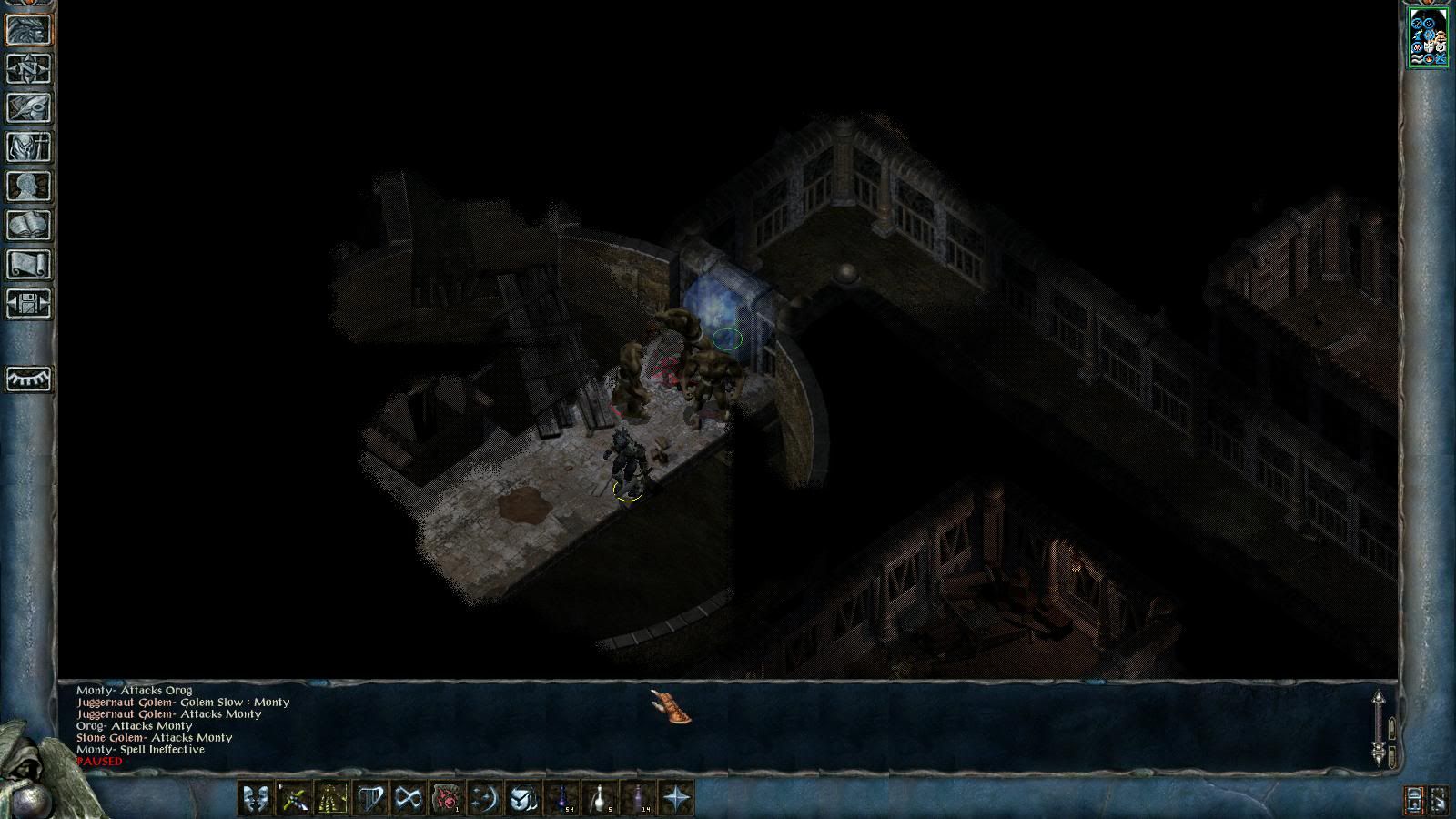Use the purple potion stack of 14
Image resolution: width=1456 pixels, height=819 pixels.
(x=638, y=798)
